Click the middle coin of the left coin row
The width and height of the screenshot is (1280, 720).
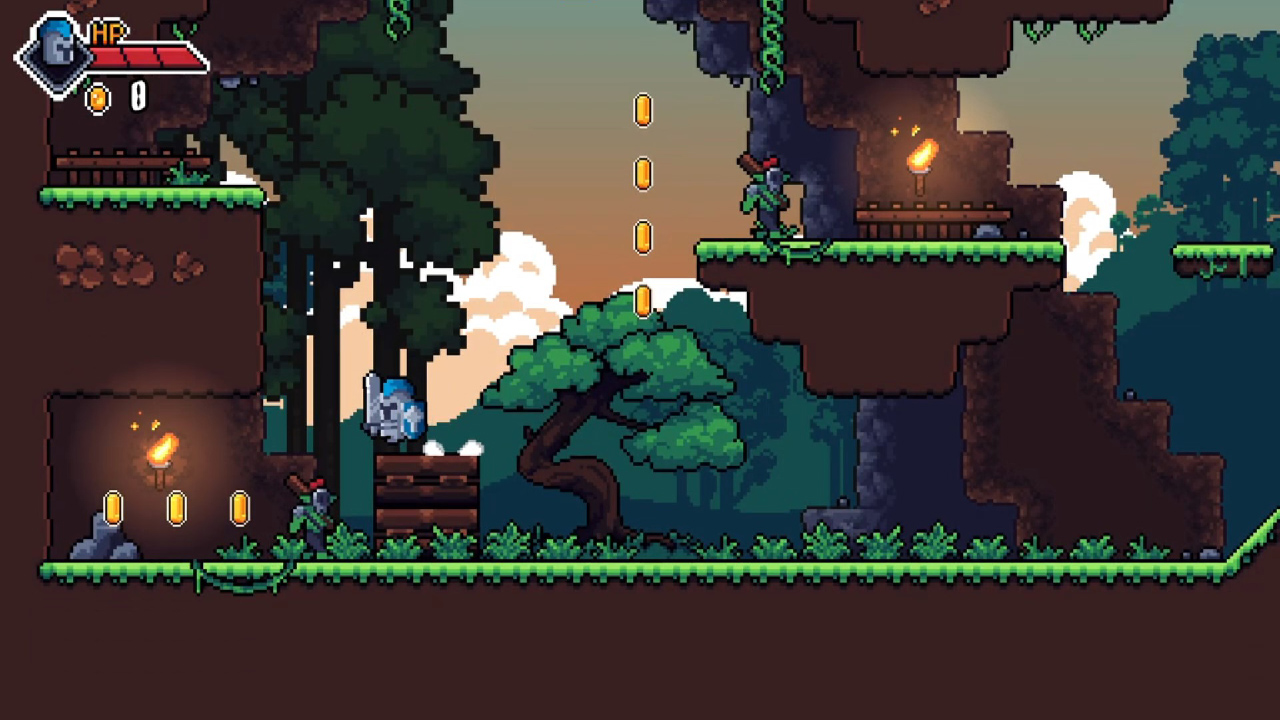tap(176, 508)
